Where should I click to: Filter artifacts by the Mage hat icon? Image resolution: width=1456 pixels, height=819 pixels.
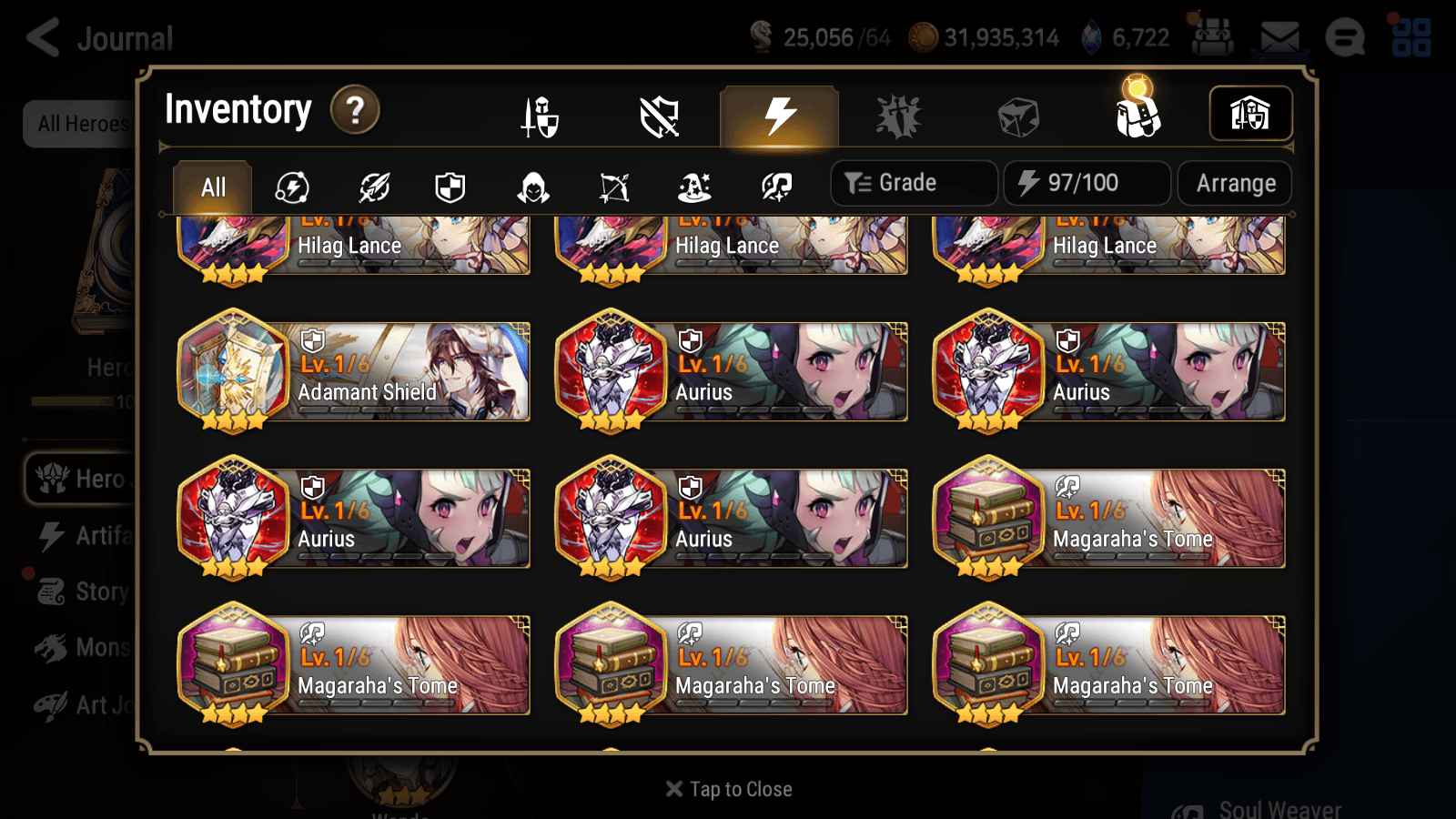(x=695, y=187)
